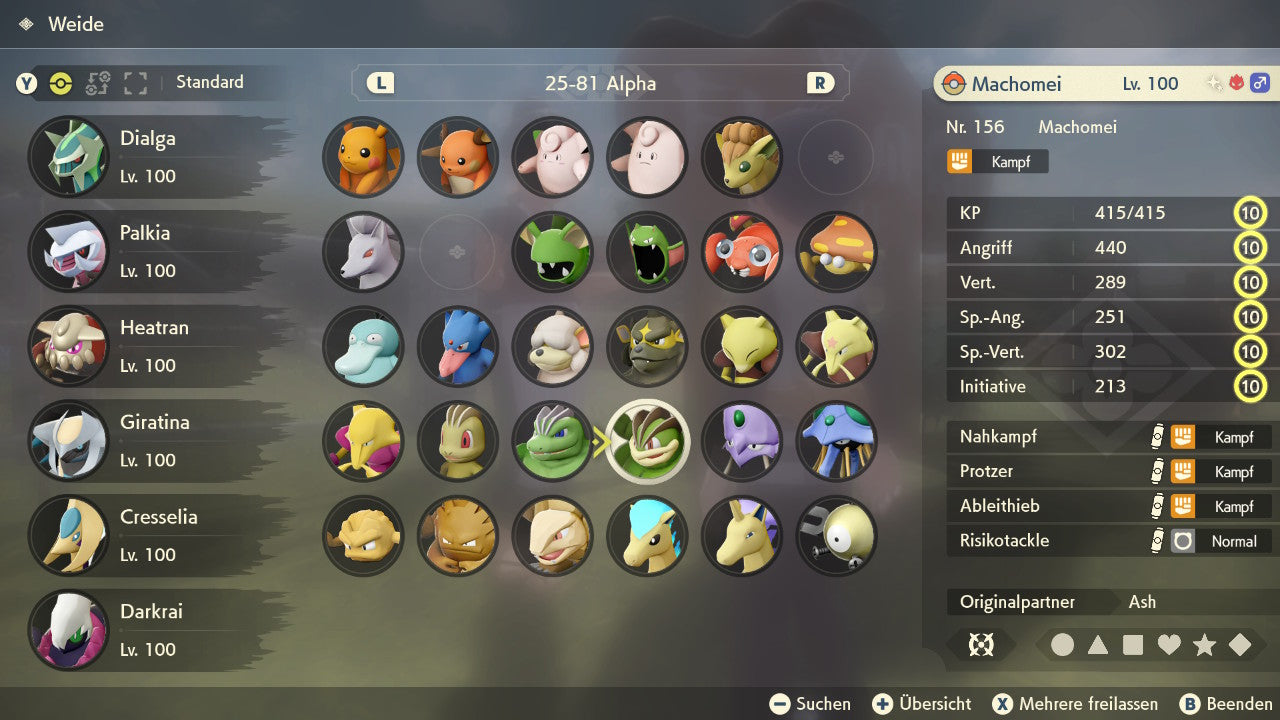Viewport: 1280px width, 720px height.
Task: Select the Raichu pasture slot
Action: [x=457, y=157]
